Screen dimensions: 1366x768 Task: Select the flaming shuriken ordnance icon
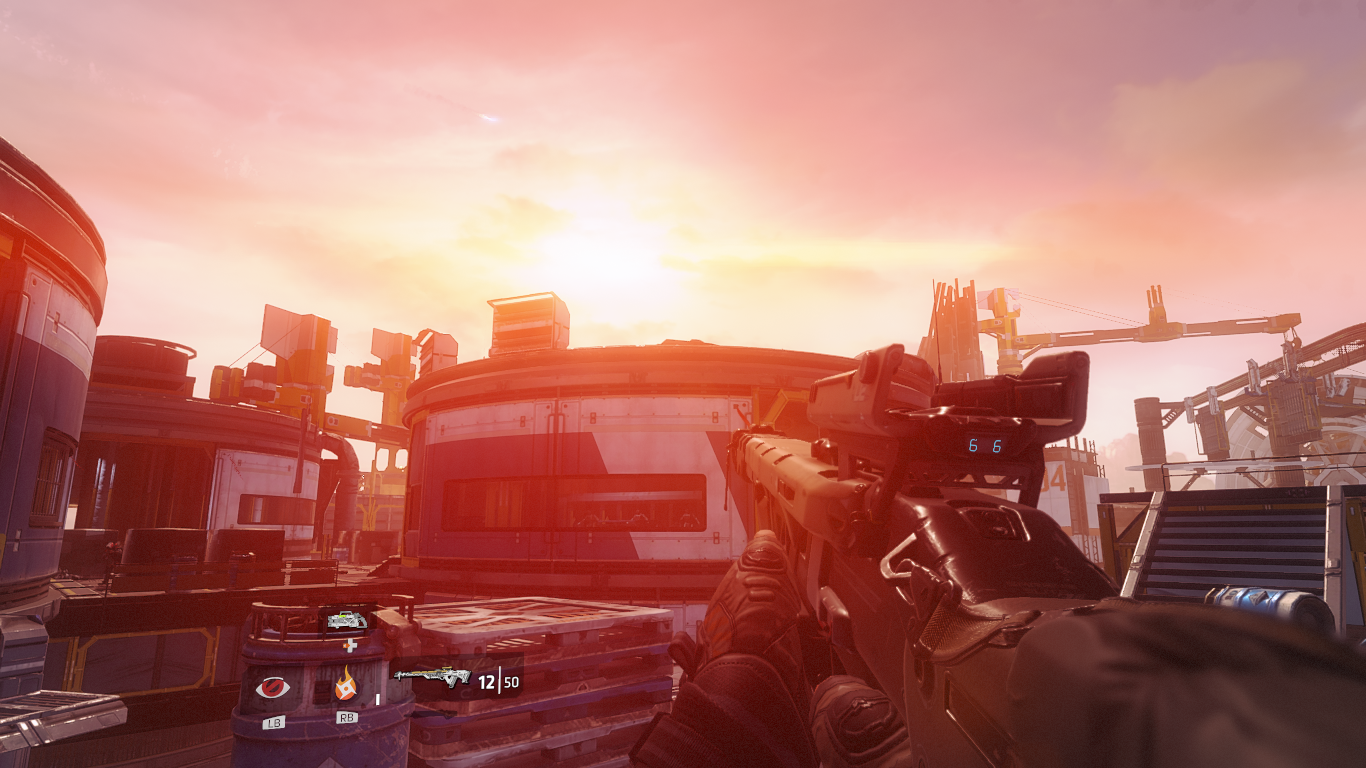pos(346,685)
